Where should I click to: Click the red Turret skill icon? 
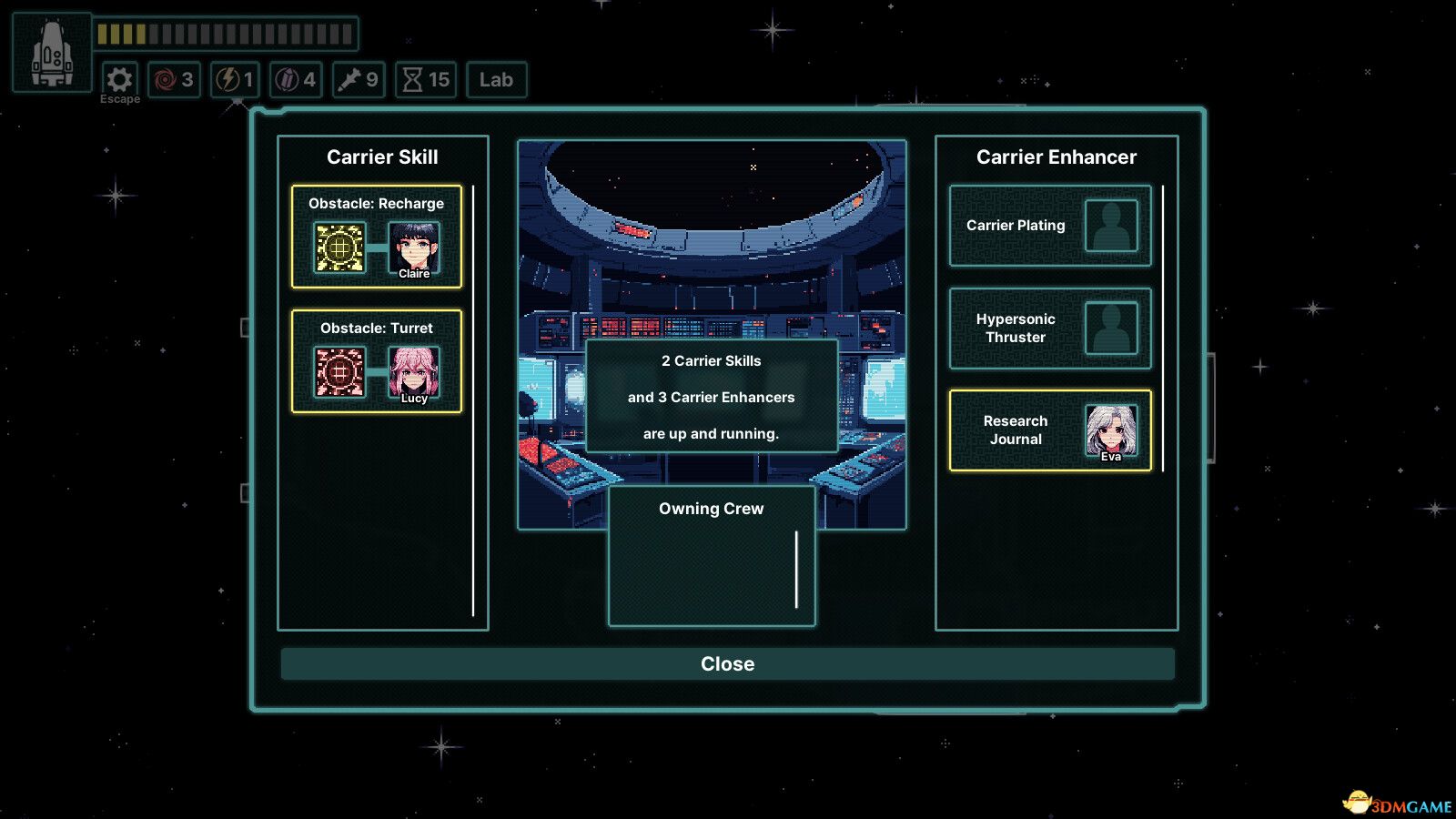click(339, 371)
